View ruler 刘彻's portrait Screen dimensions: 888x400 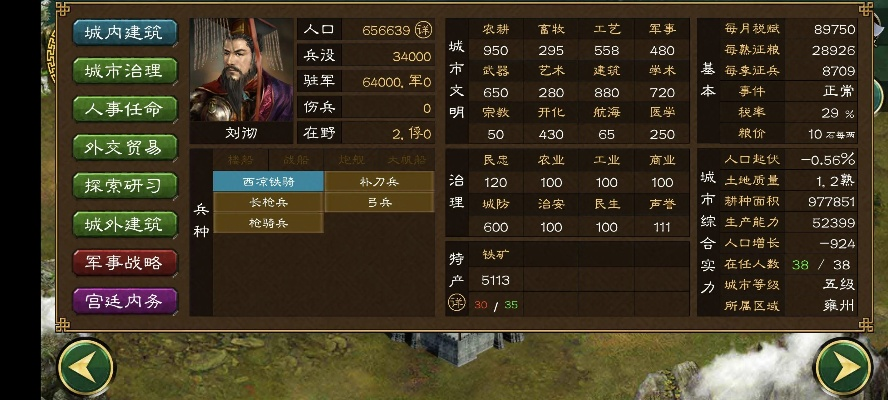point(241,71)
